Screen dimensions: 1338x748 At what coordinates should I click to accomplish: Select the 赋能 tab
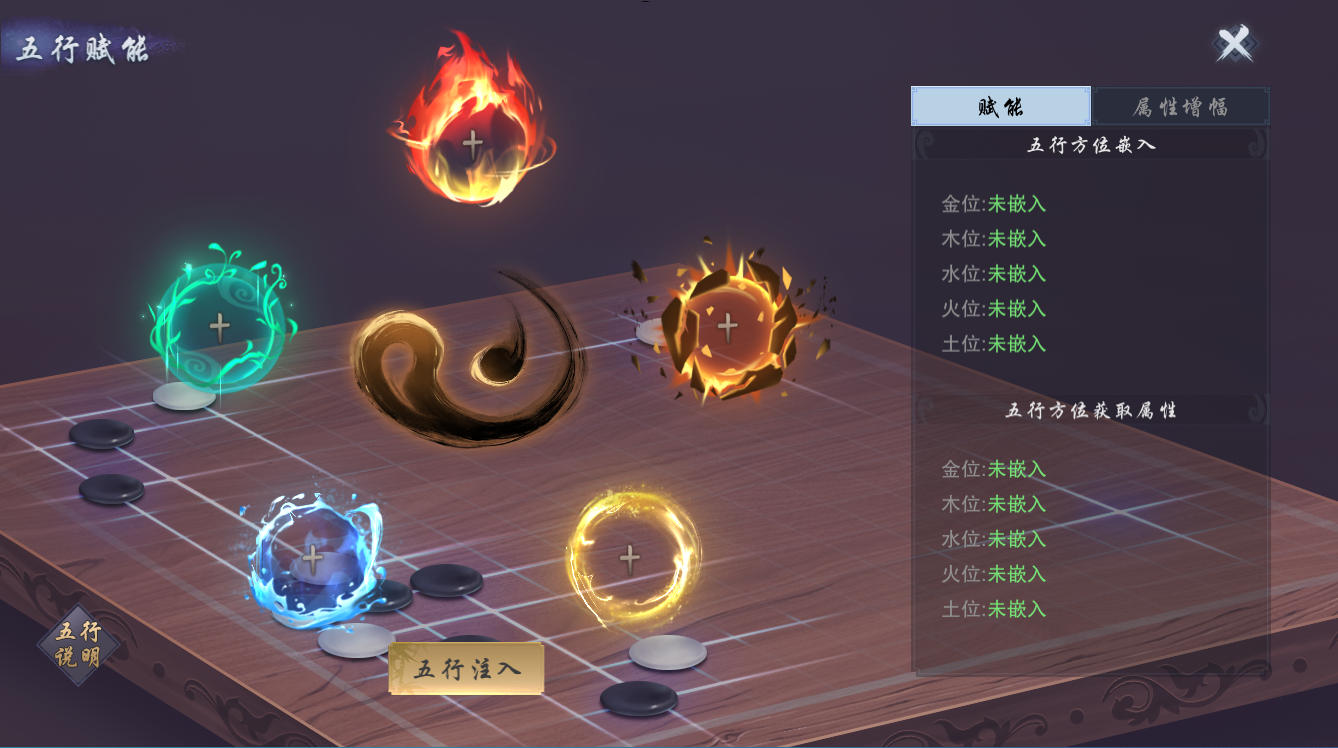point(1001,107)
